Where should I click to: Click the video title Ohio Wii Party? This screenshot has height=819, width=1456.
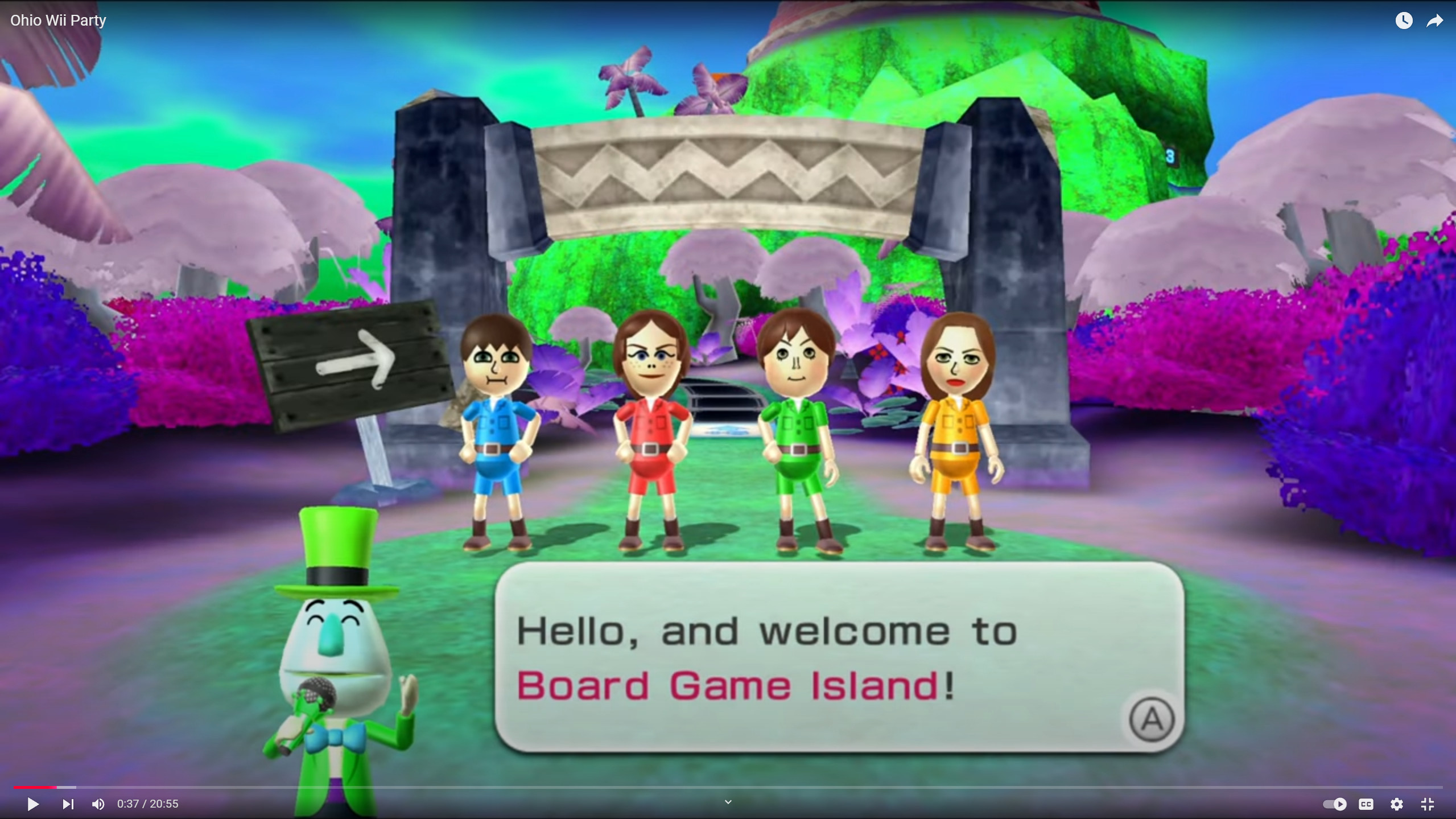[58, 20]
